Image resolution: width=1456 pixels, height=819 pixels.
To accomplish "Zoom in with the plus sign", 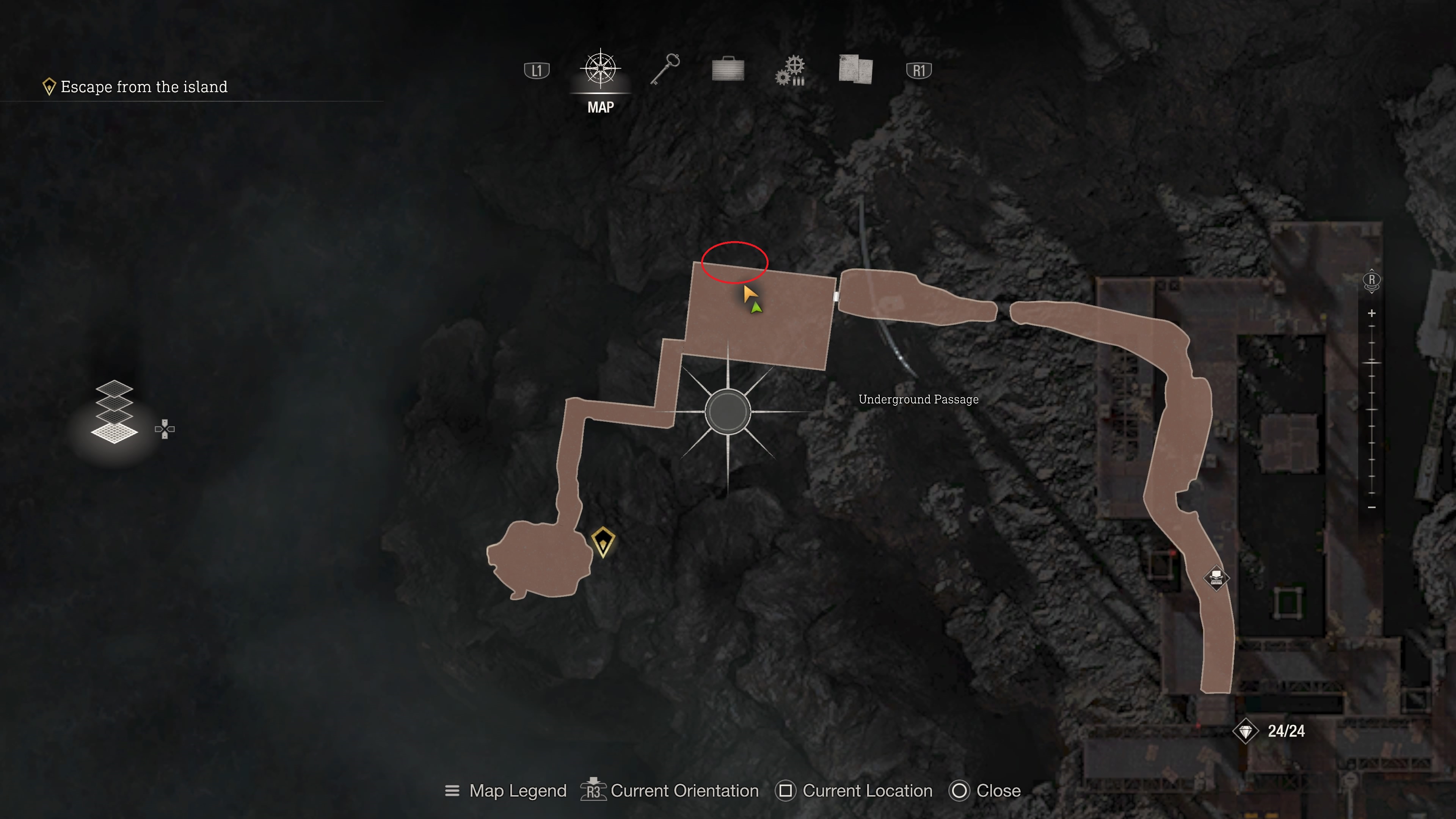I will [1372, 313].
